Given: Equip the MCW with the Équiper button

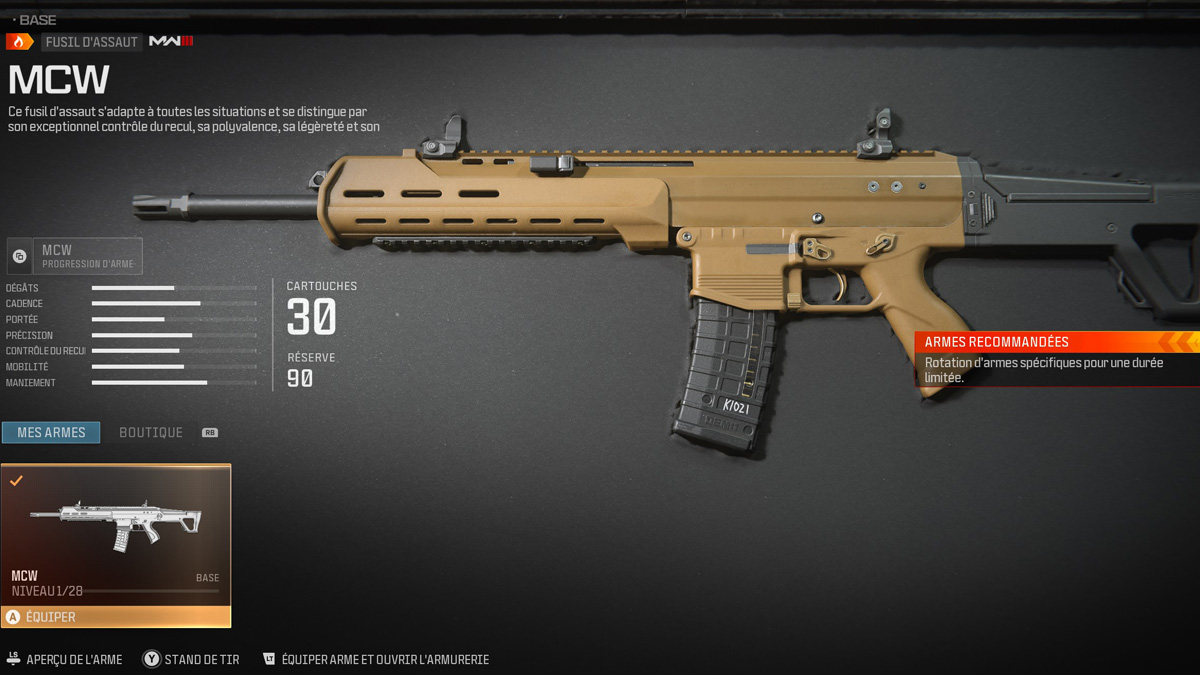Looking at the screenshot, I should 116,617.
